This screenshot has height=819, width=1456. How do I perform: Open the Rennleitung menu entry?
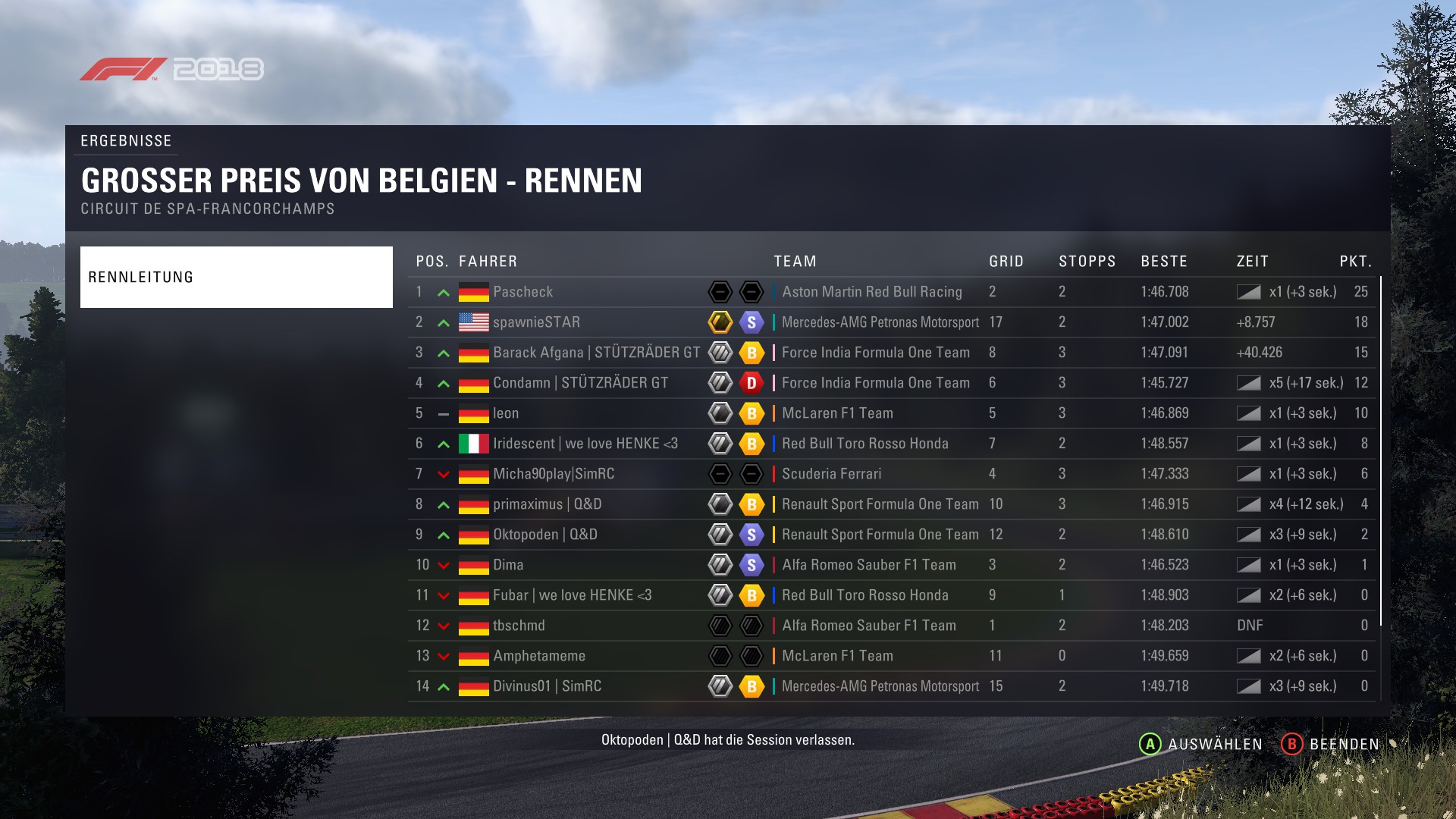pos(236,277)
